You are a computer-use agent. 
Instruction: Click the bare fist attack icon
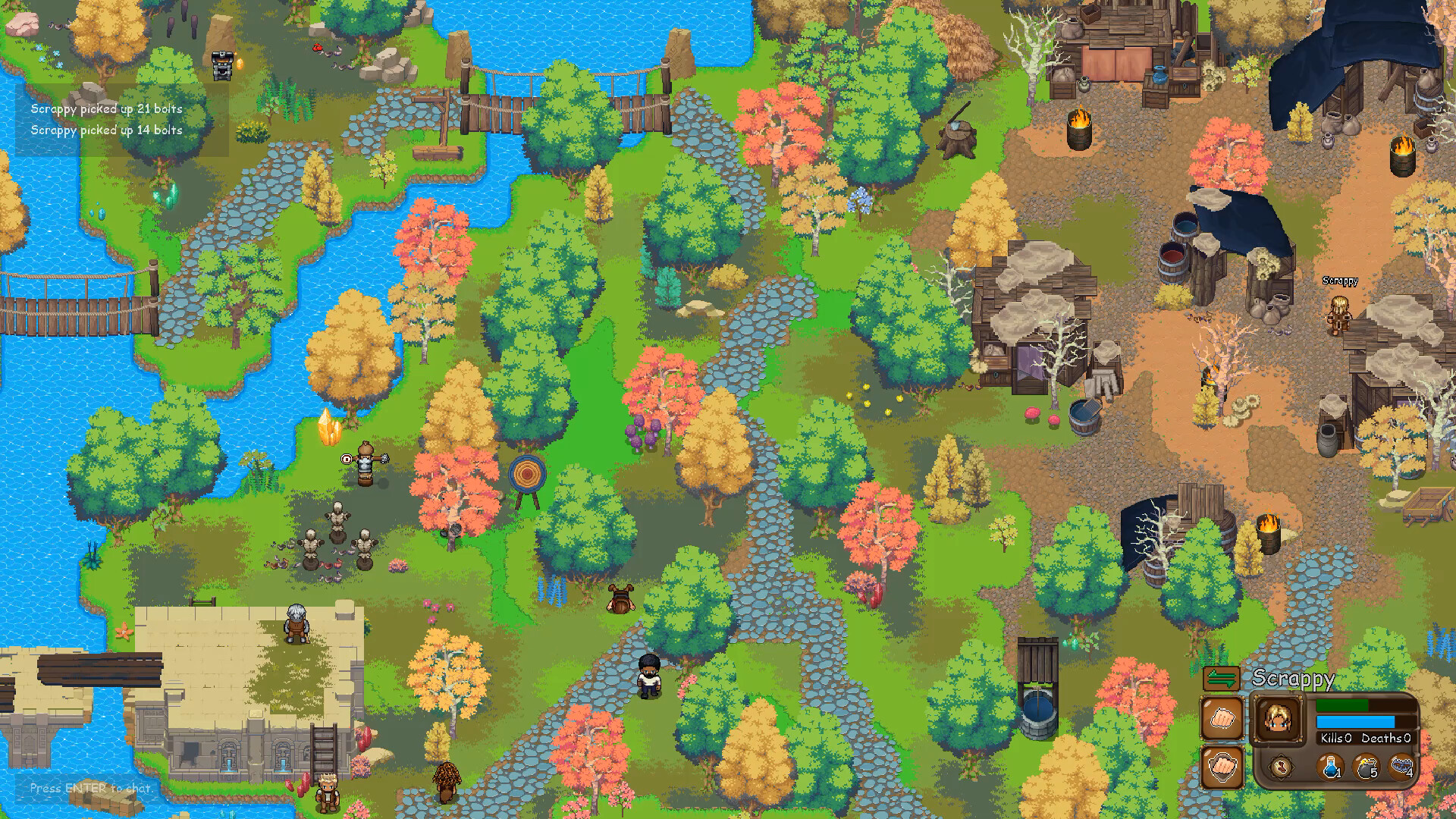[x=1222, y=719]
